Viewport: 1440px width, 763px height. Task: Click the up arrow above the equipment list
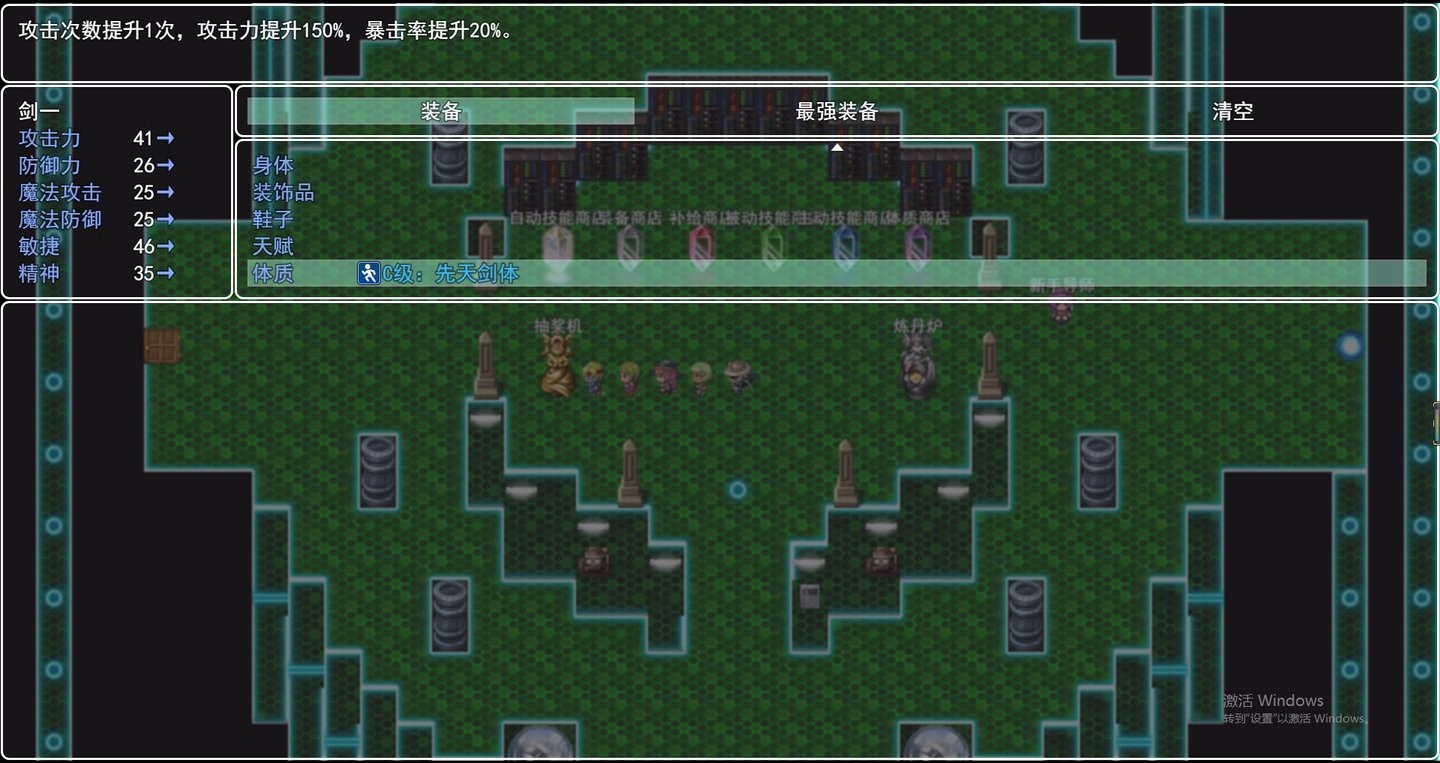tap(836, 146)
